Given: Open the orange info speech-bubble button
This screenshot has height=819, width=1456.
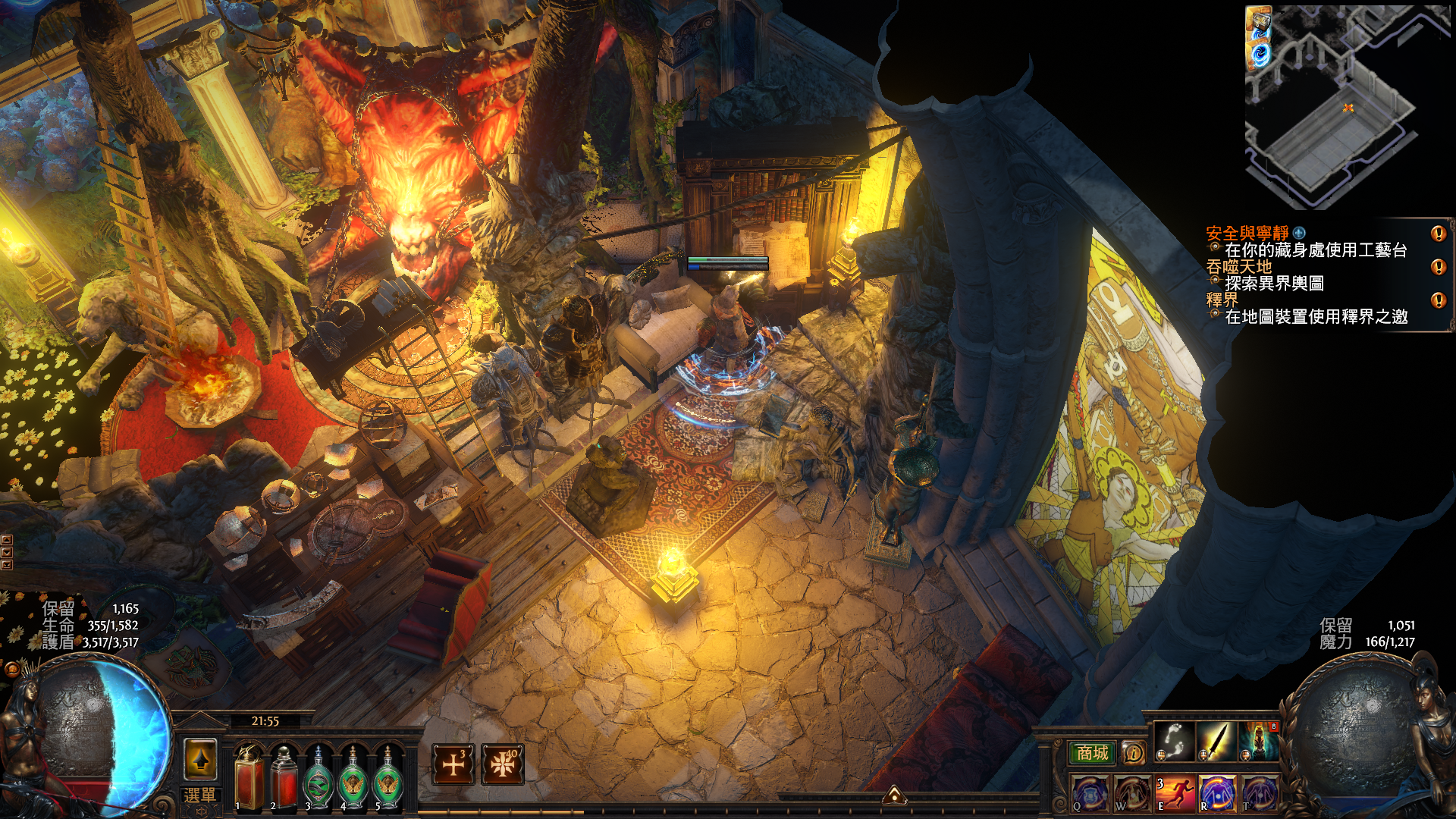Looking at the screenshot, I should (1134, 753).
